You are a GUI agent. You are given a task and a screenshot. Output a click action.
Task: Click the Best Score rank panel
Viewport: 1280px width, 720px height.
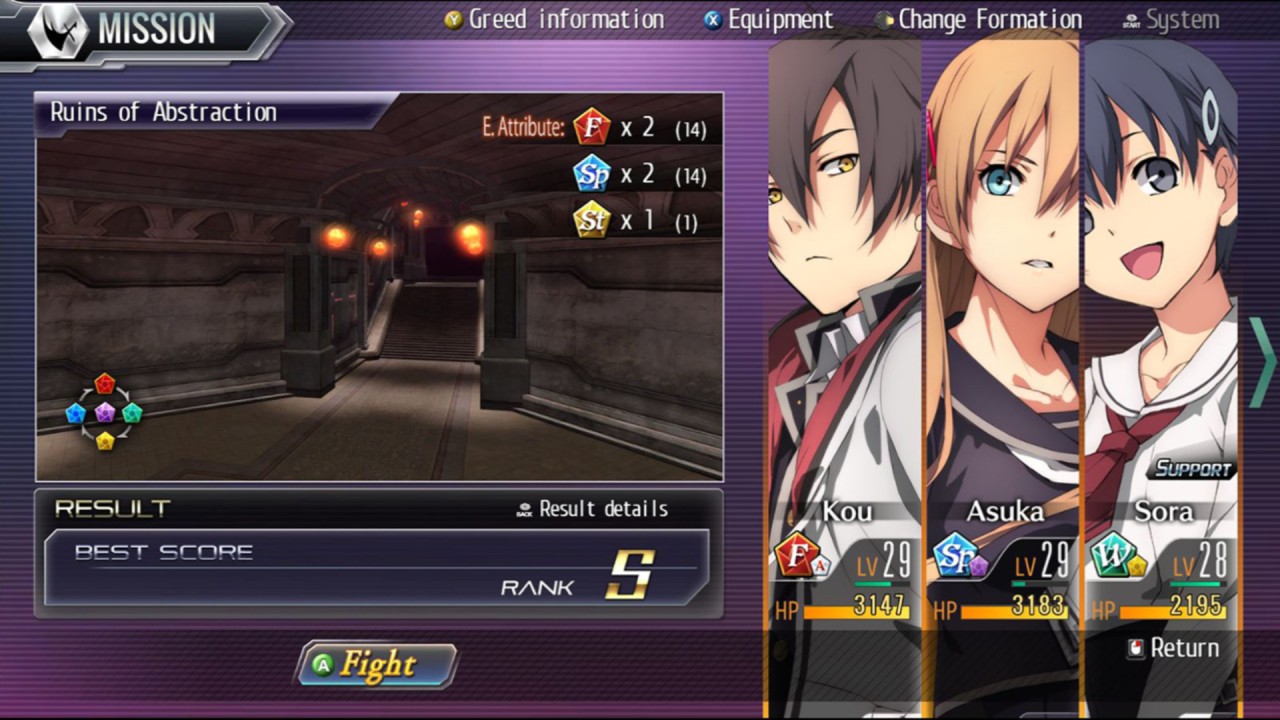coord(376,568)
